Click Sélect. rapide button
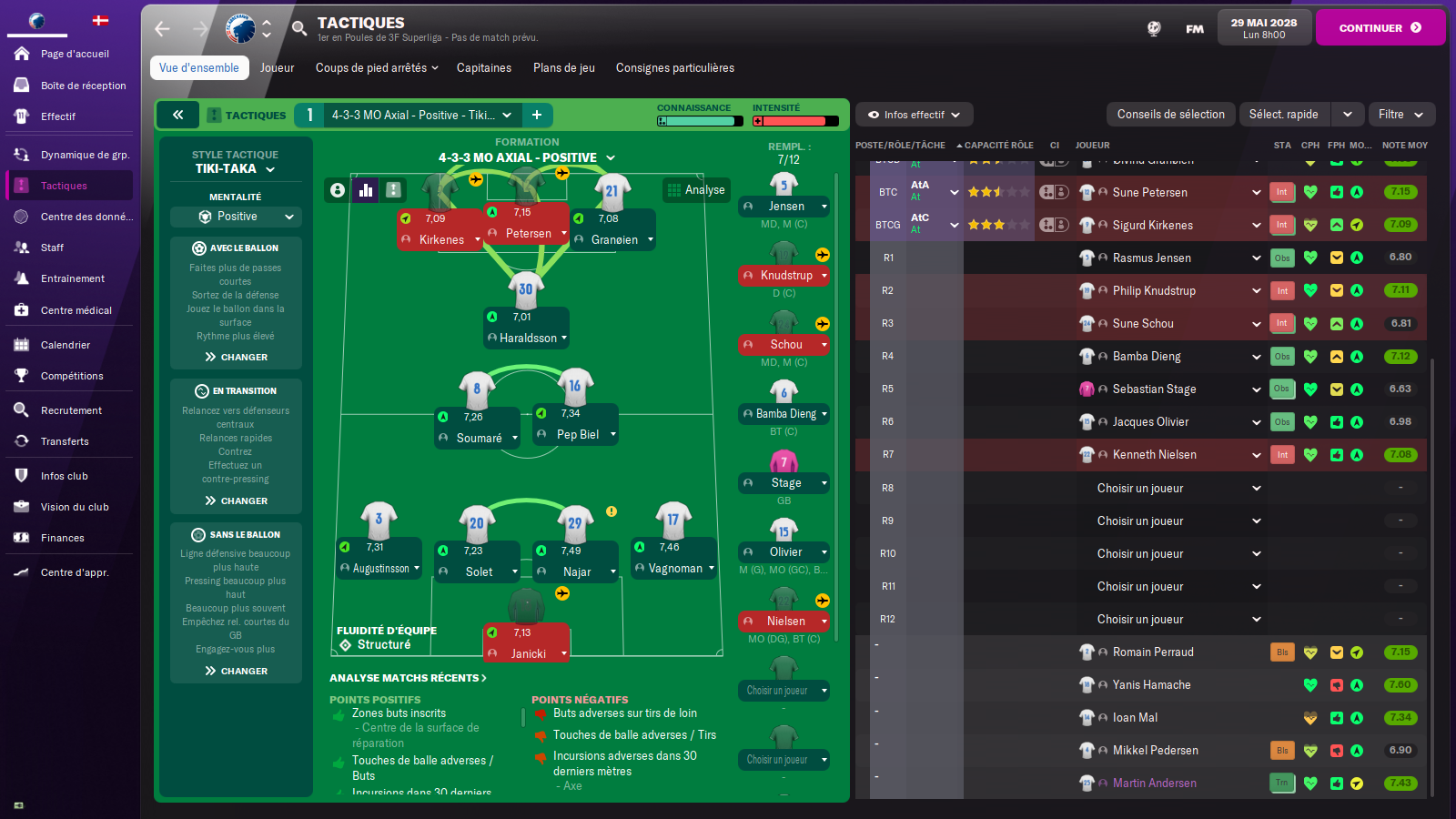 point(1283,115)
